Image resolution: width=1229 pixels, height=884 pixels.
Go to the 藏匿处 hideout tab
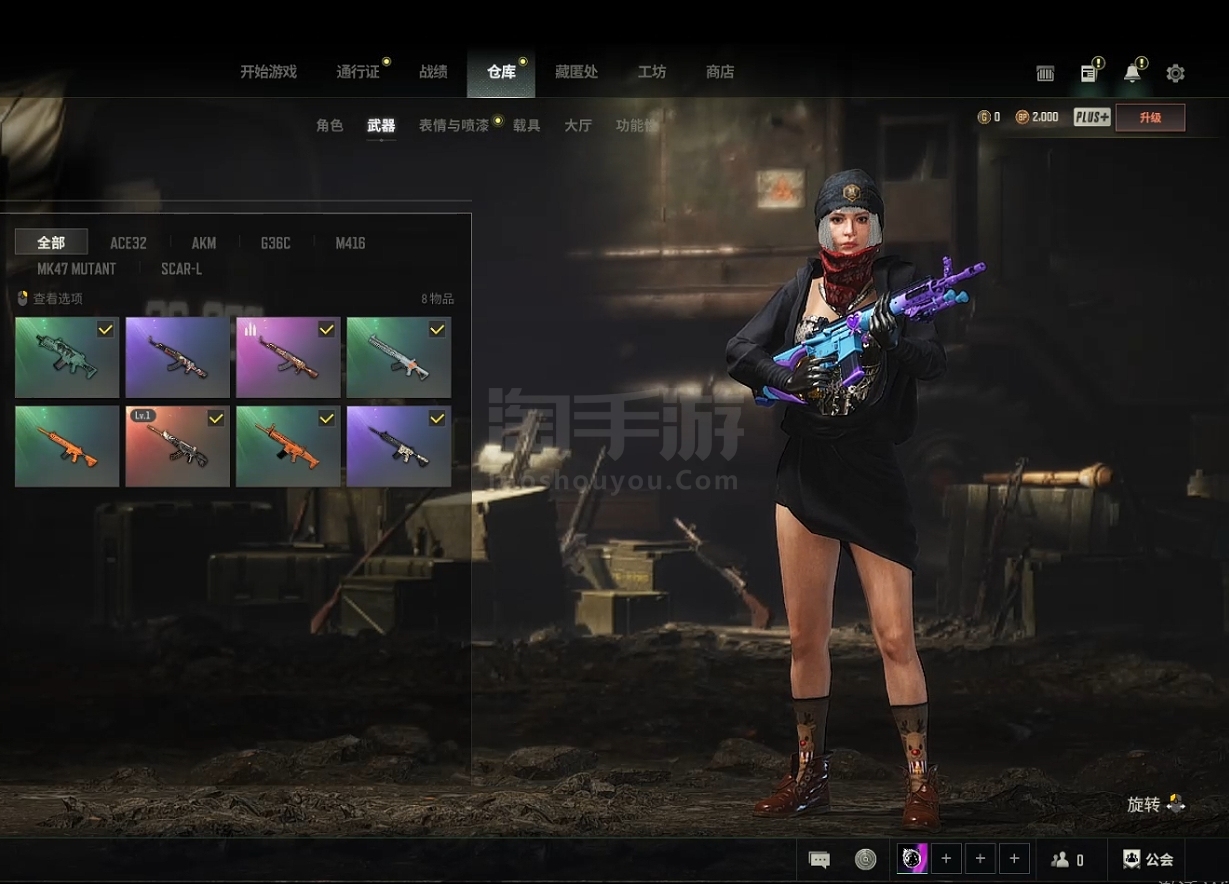pos(576,72)
